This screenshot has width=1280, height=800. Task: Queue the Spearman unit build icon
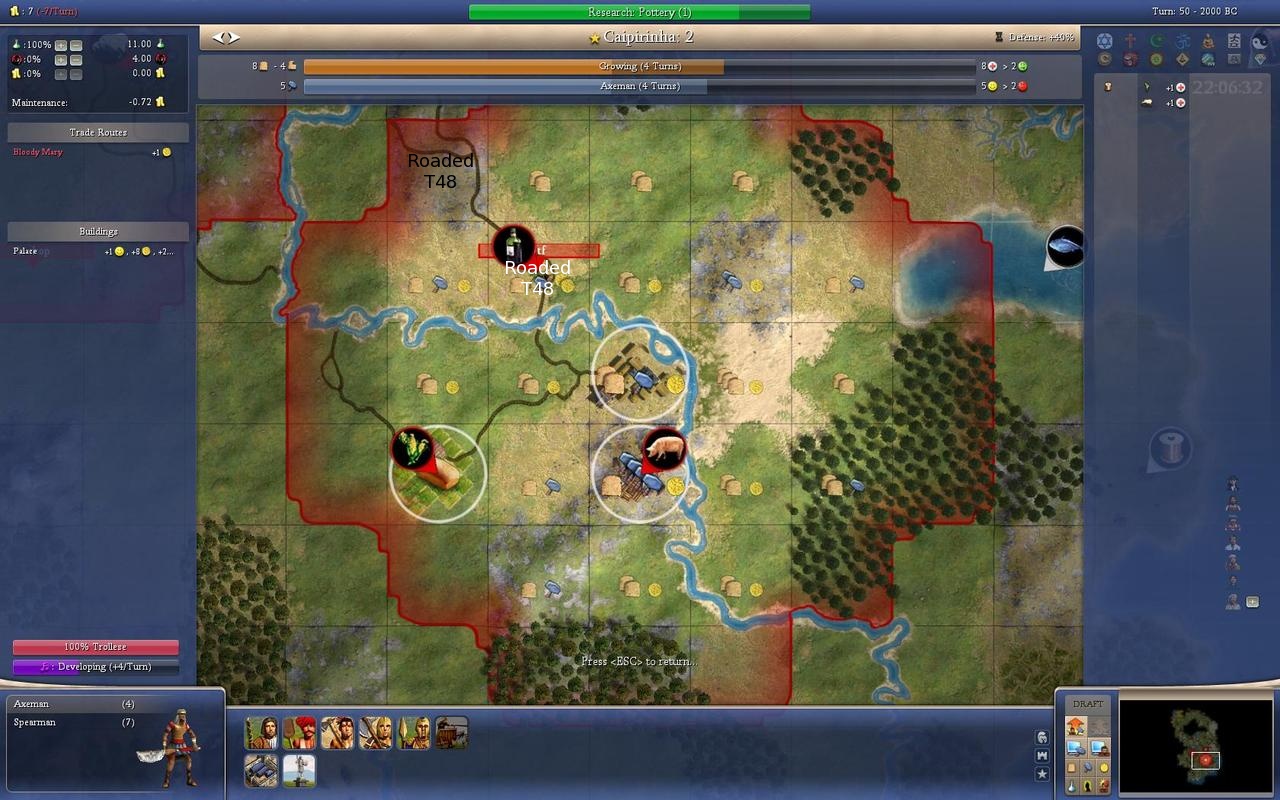[x=413, y=733]
